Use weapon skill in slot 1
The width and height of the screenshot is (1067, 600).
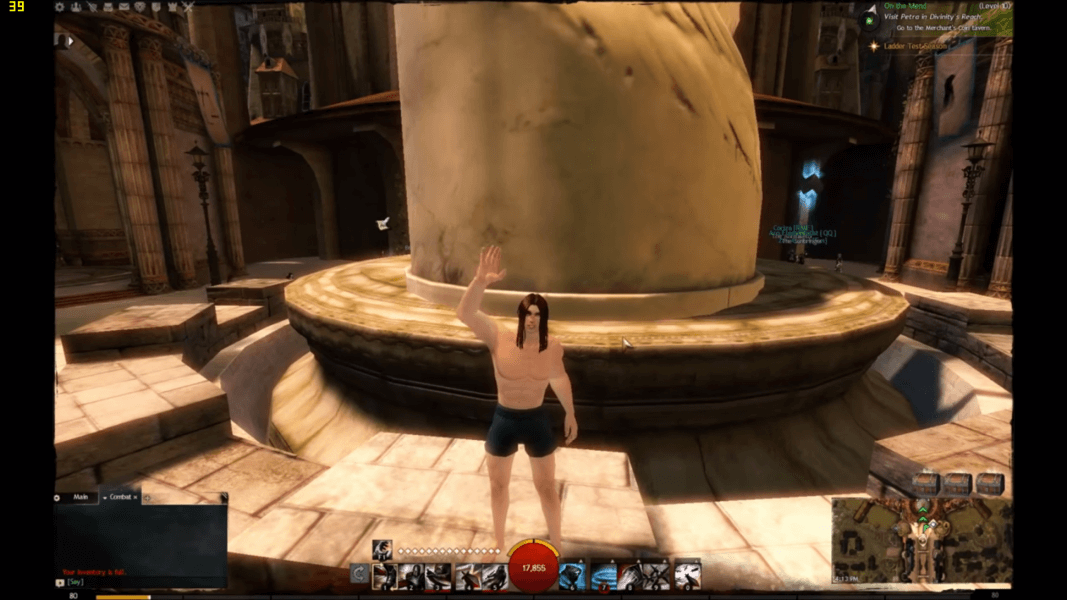coord(385,576)
